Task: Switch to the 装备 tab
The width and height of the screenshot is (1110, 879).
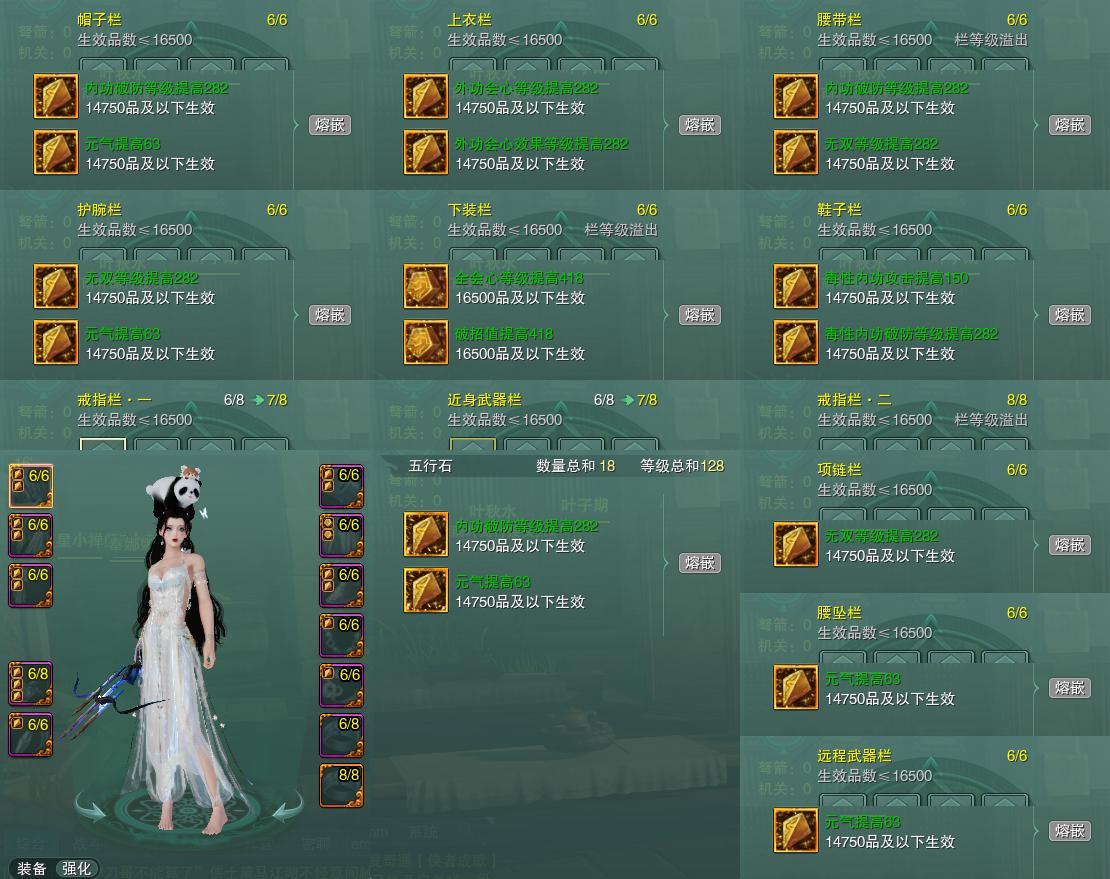Action: coord(32,868)
